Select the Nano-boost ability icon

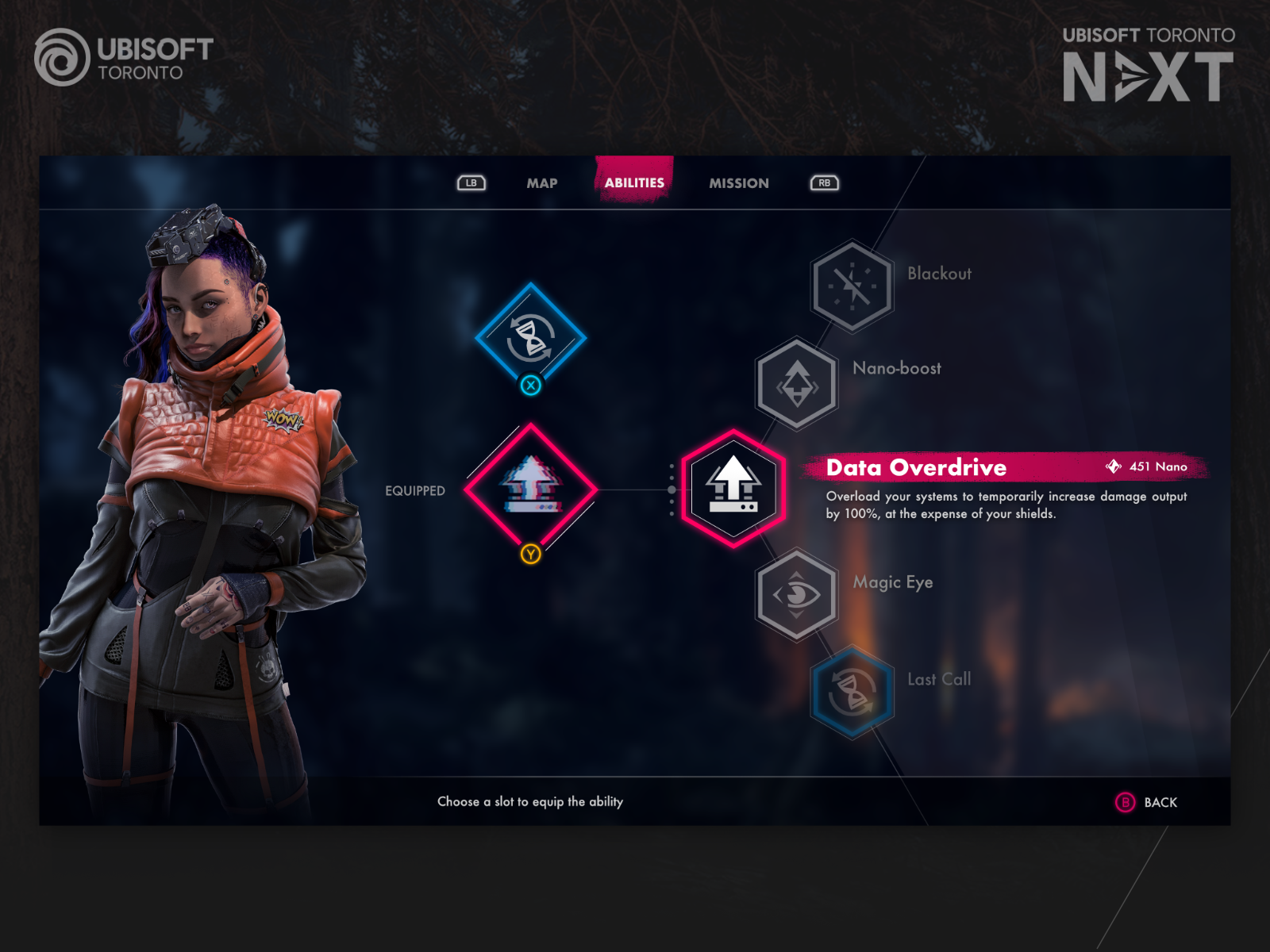[796, 383]
